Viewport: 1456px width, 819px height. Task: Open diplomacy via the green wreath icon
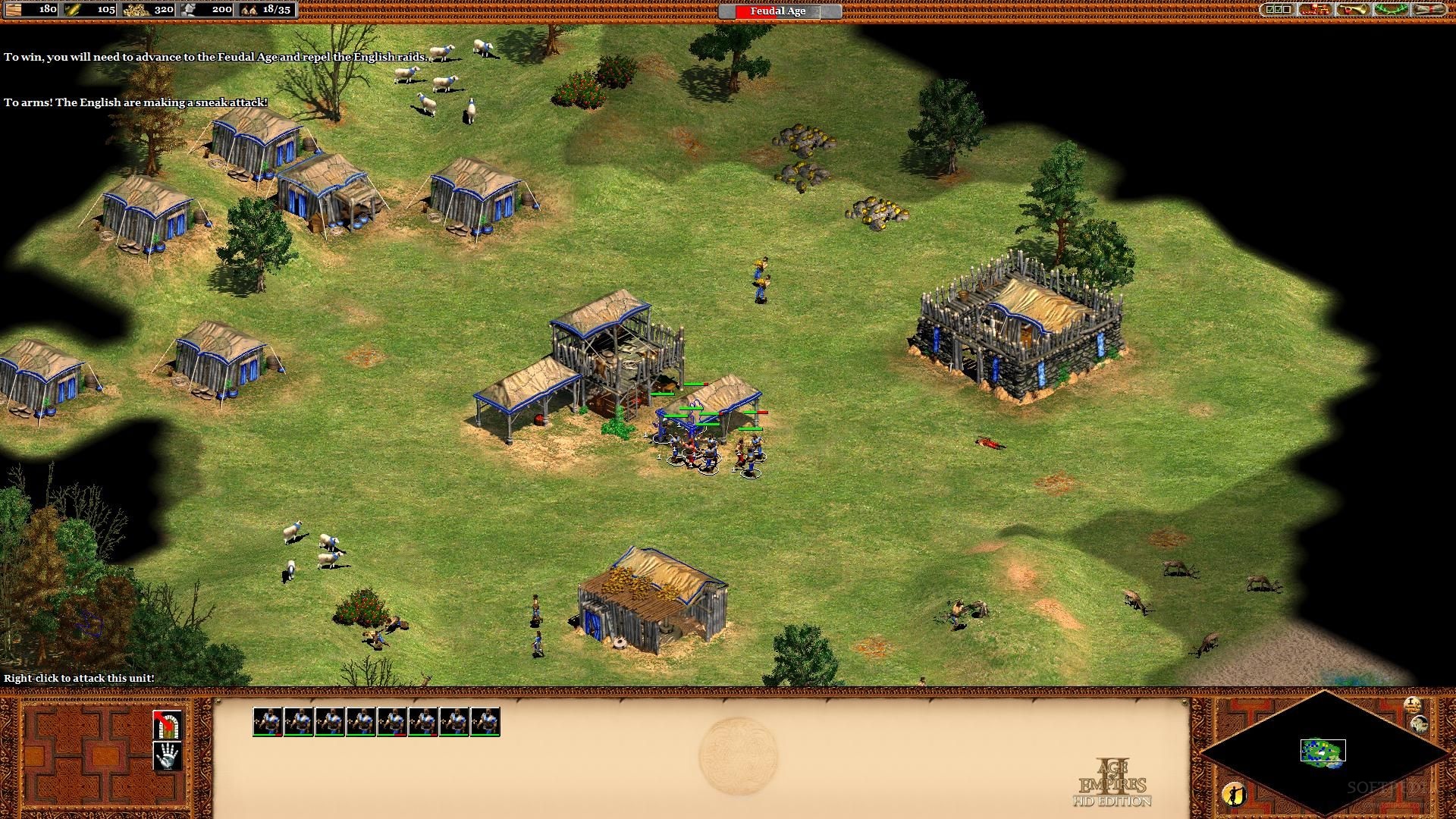[x=1392, y=10]
